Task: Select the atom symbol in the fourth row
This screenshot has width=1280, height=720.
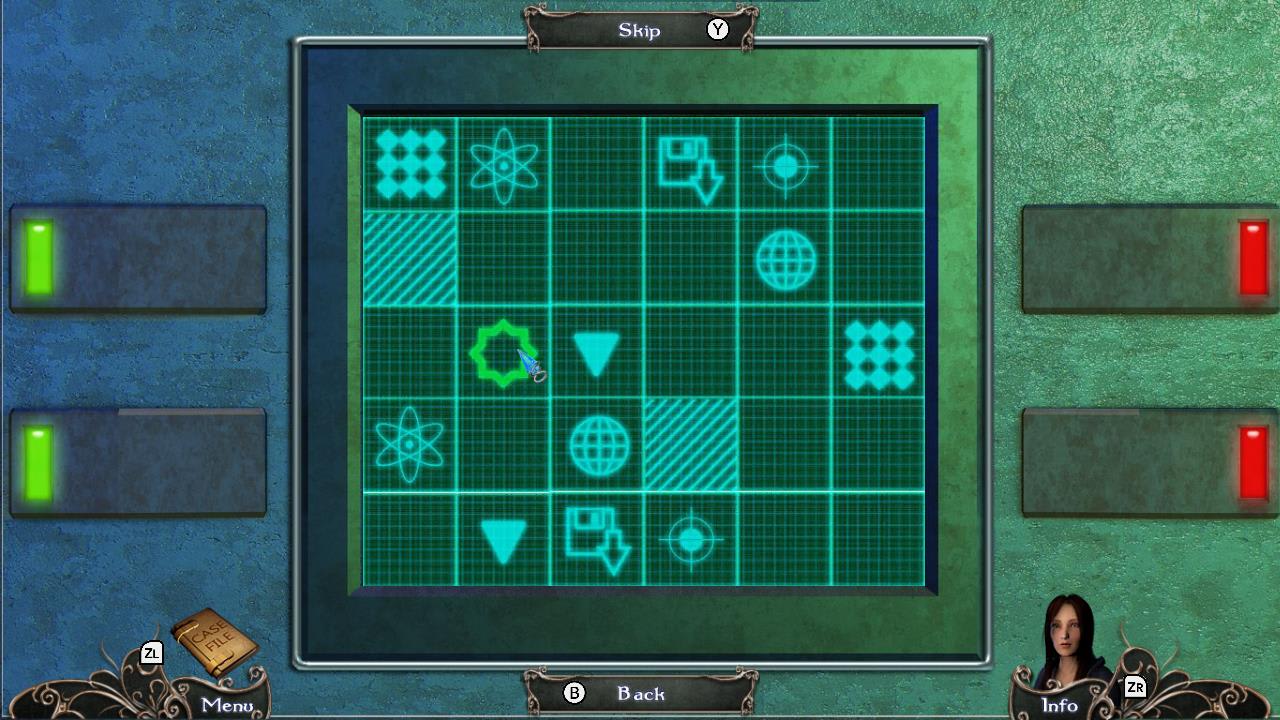Action: 409,445
